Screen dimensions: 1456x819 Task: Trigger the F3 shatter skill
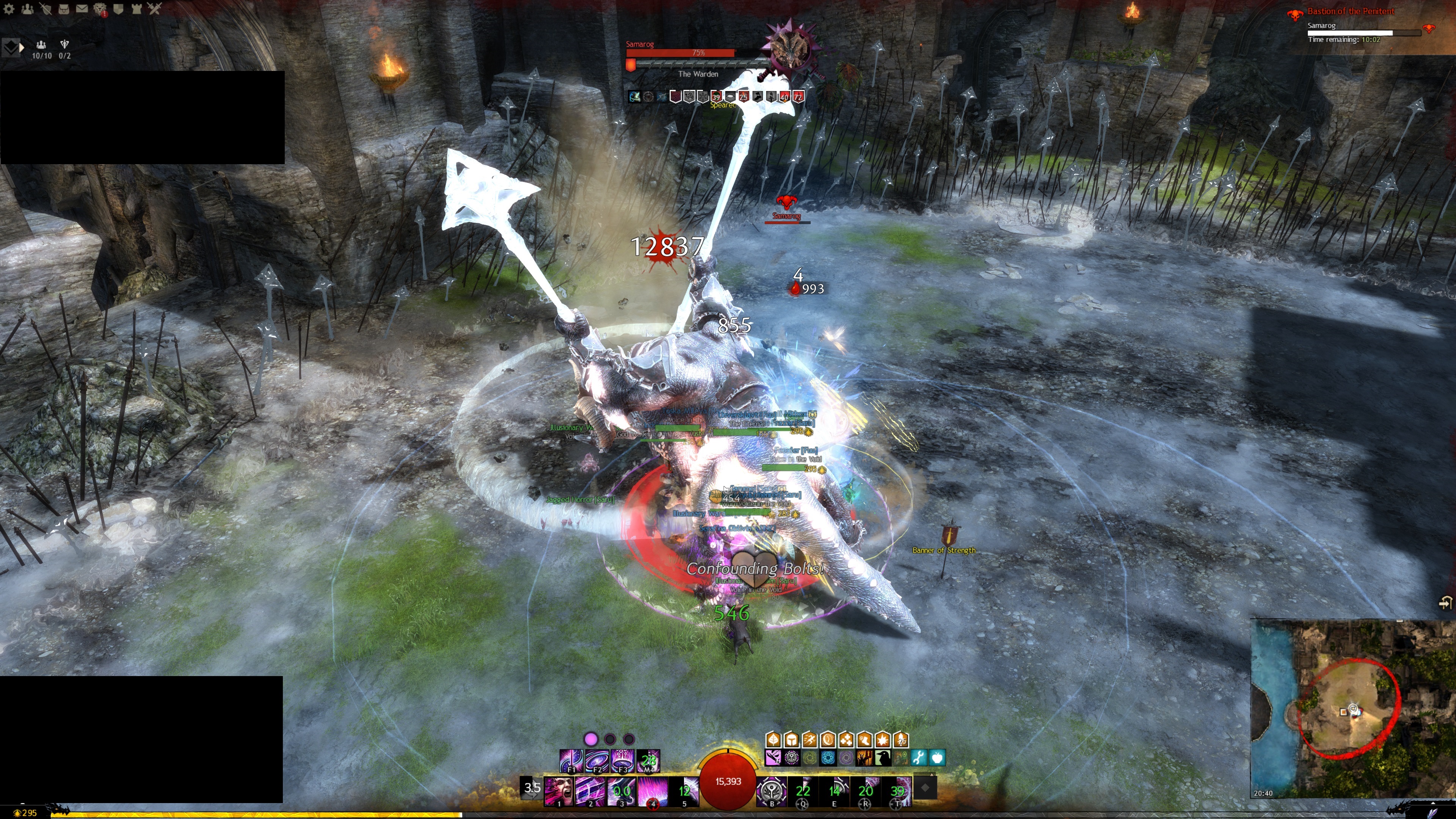[x=622, y=760]
